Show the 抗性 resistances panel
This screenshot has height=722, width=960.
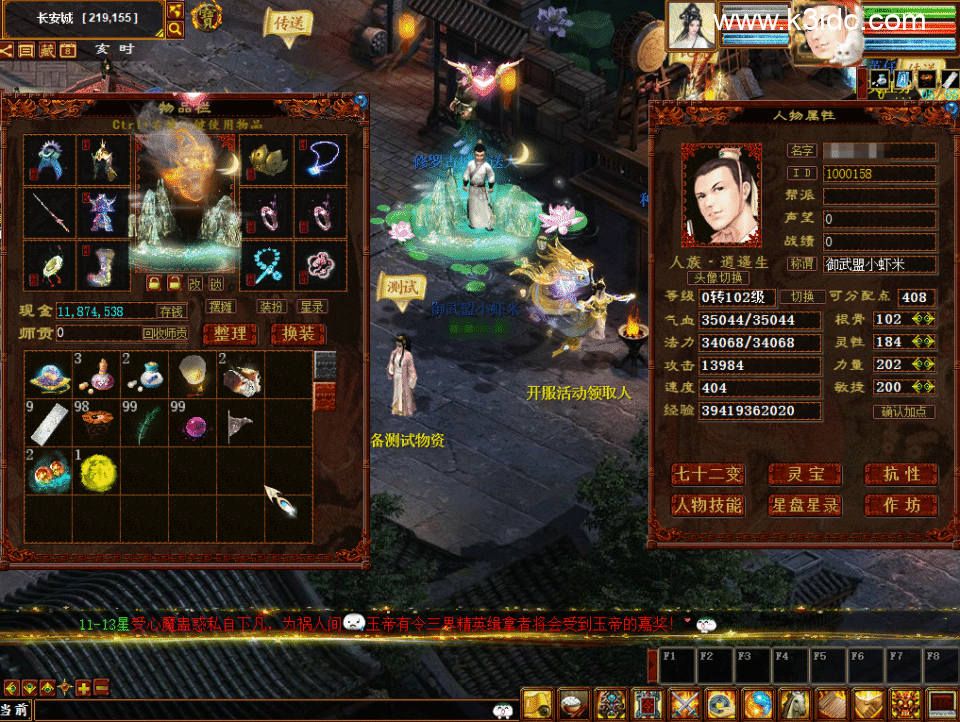pos(901,475)
